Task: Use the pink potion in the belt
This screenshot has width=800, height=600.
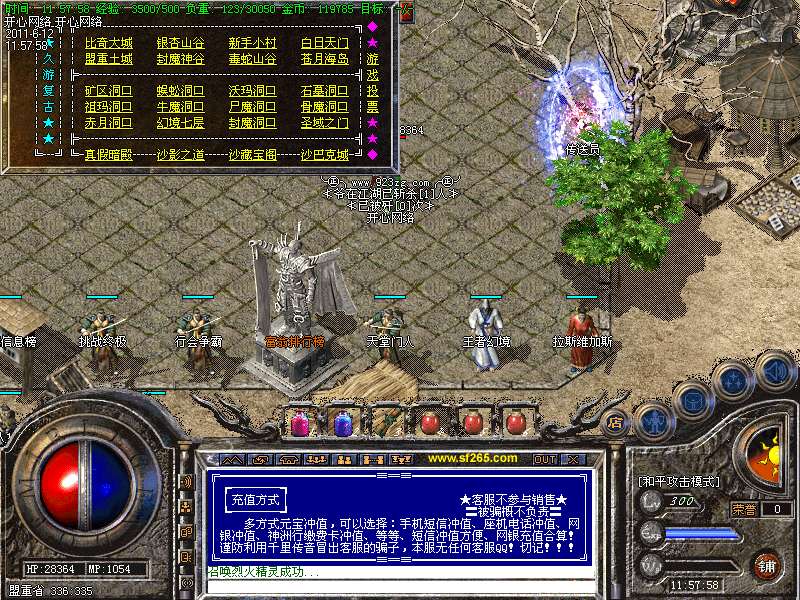Action: (299, 423)
